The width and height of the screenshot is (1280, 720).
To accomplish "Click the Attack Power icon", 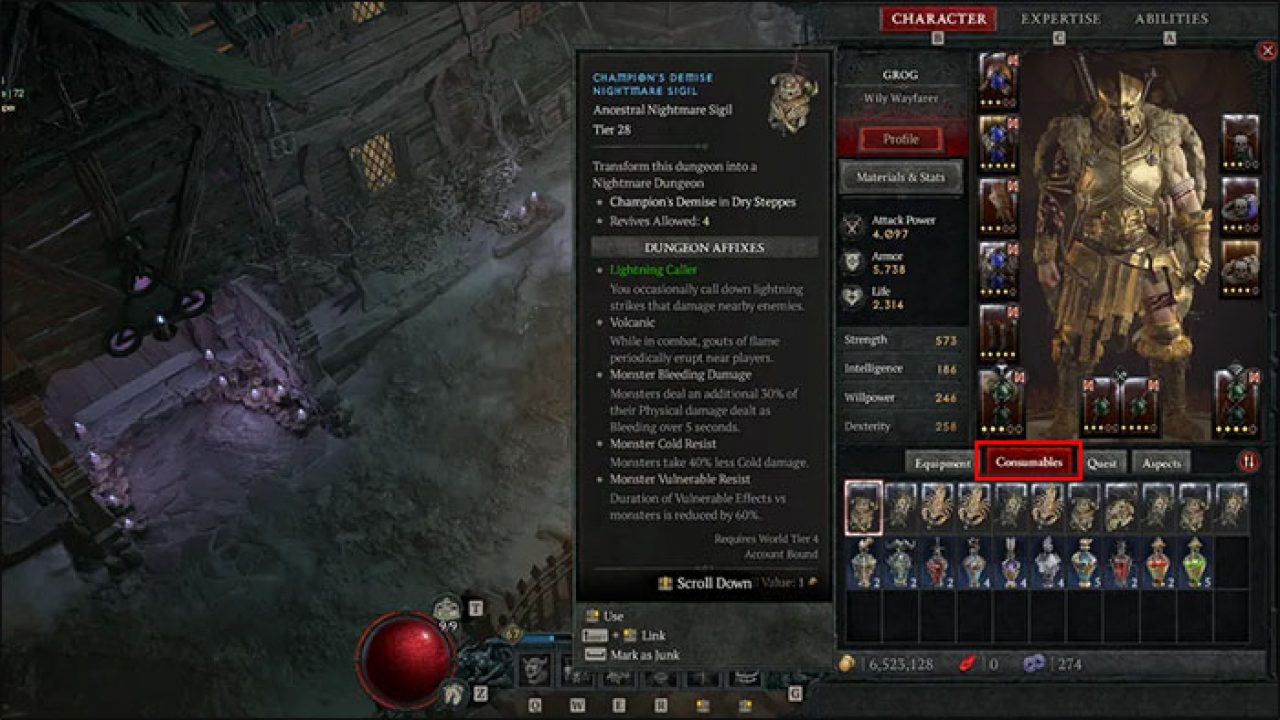I will pos(855,222).
